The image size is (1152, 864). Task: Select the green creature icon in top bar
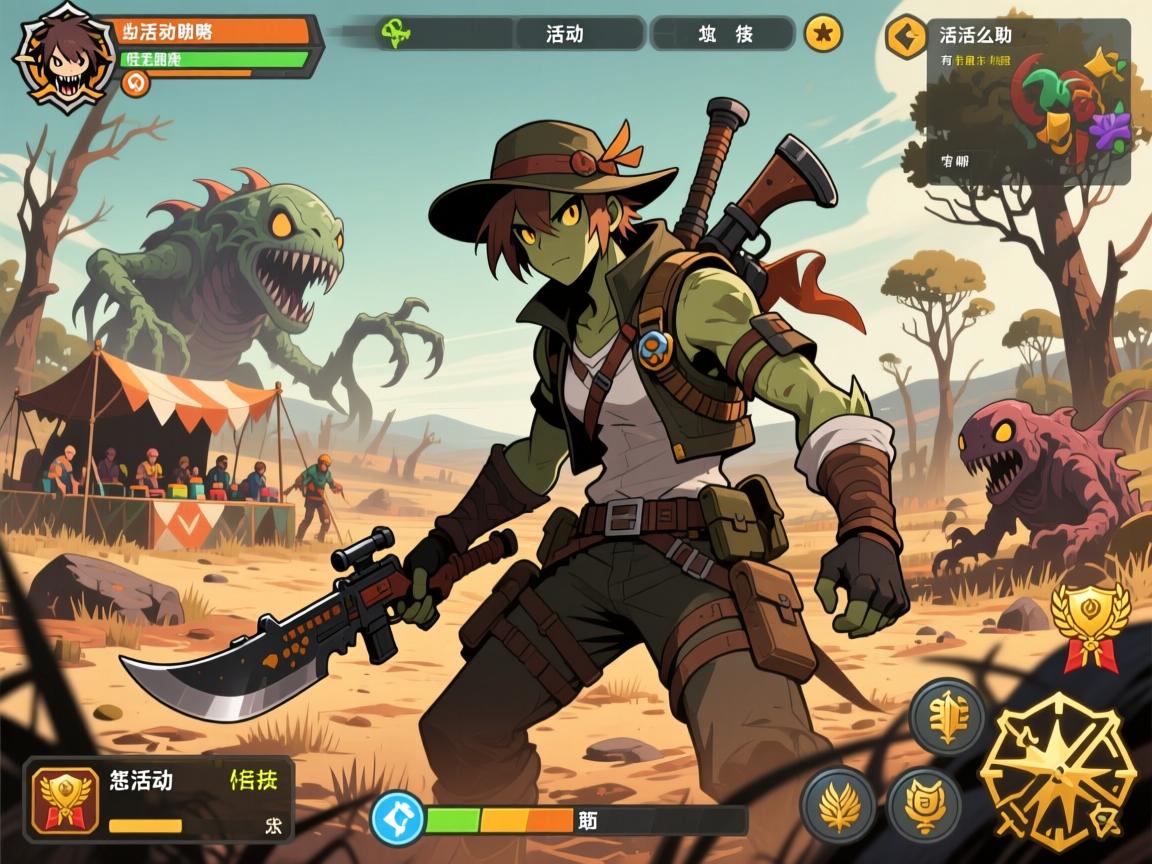pos(393,32)
